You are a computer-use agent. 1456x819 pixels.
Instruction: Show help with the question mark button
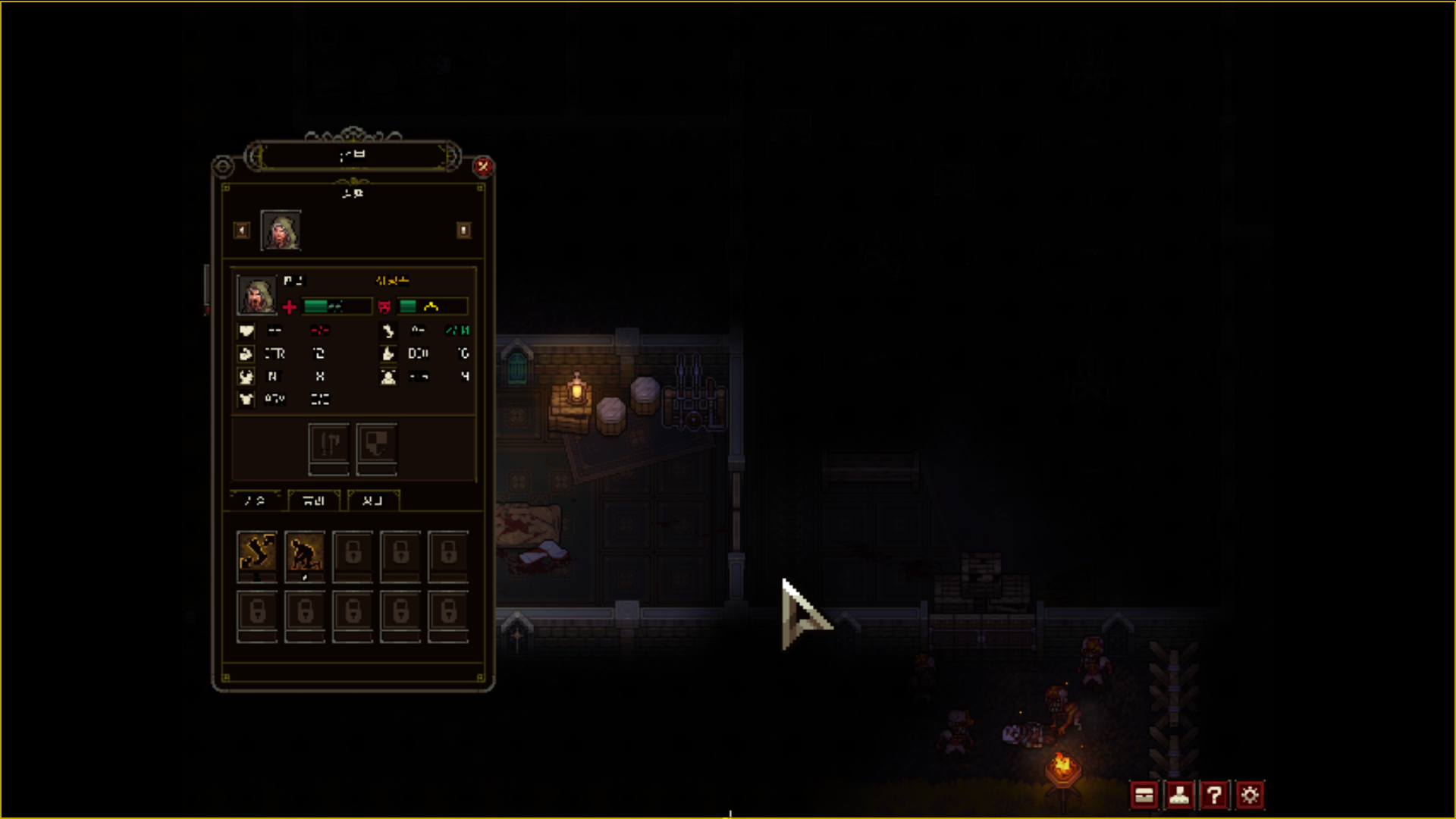pos(1214,795)
